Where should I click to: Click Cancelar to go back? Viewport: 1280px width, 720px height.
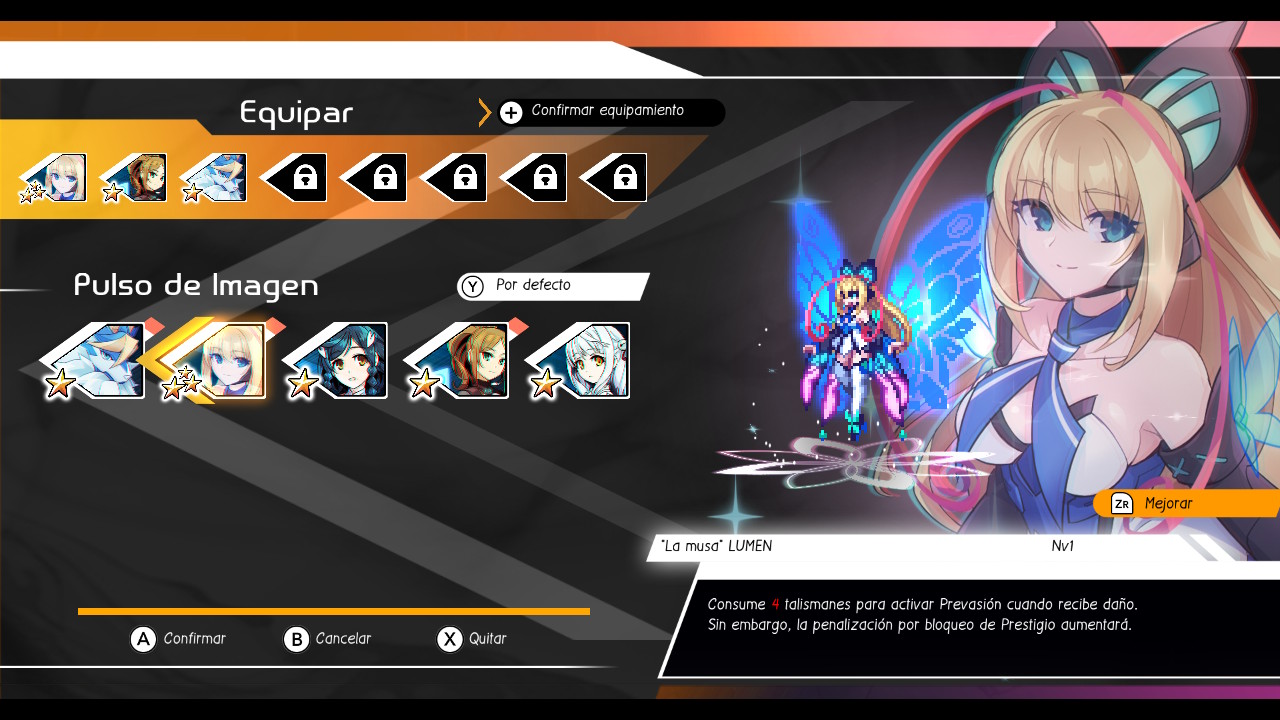click(328, 639)
